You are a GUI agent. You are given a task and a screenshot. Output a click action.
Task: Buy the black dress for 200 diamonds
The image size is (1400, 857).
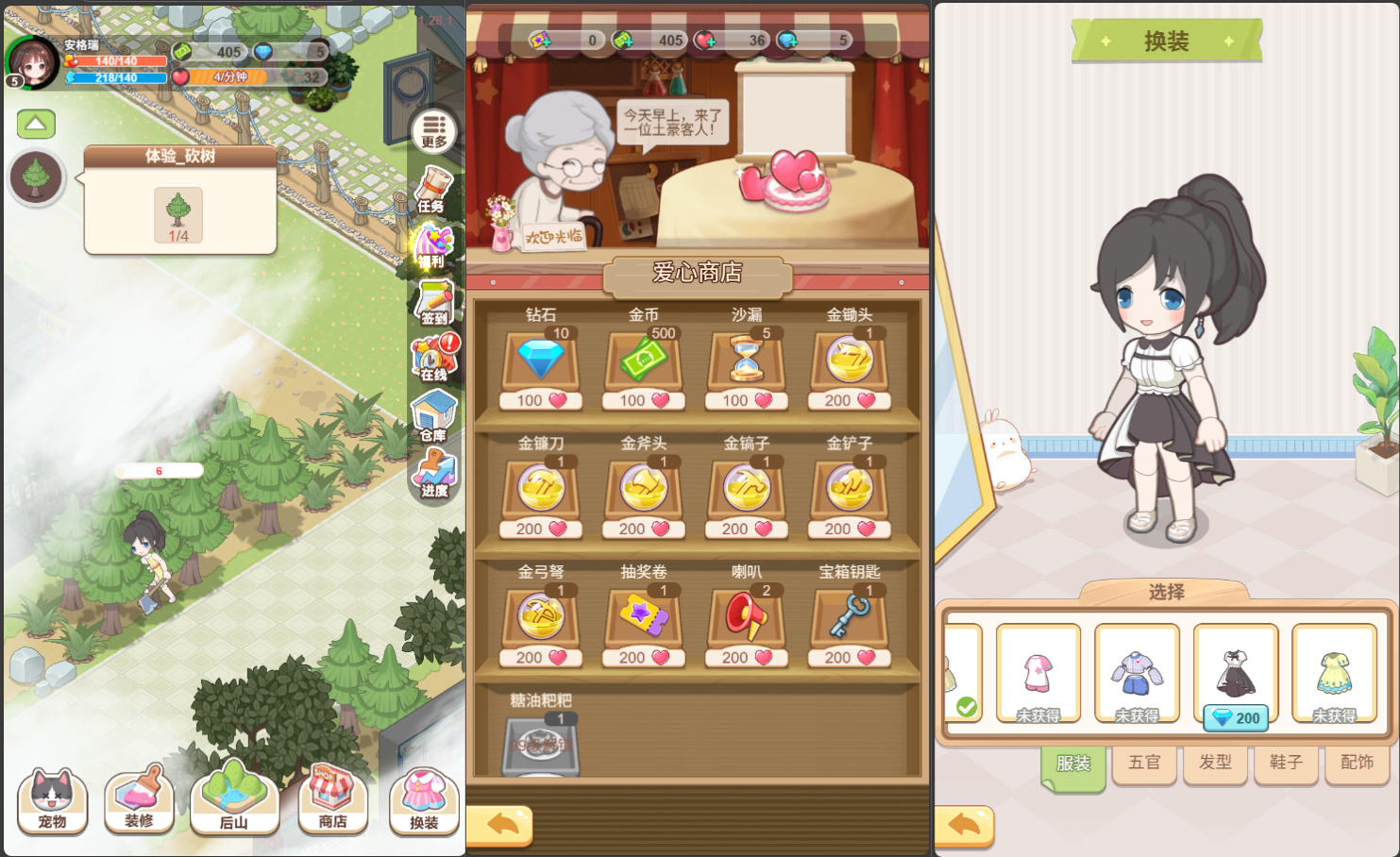point(1235,718)
